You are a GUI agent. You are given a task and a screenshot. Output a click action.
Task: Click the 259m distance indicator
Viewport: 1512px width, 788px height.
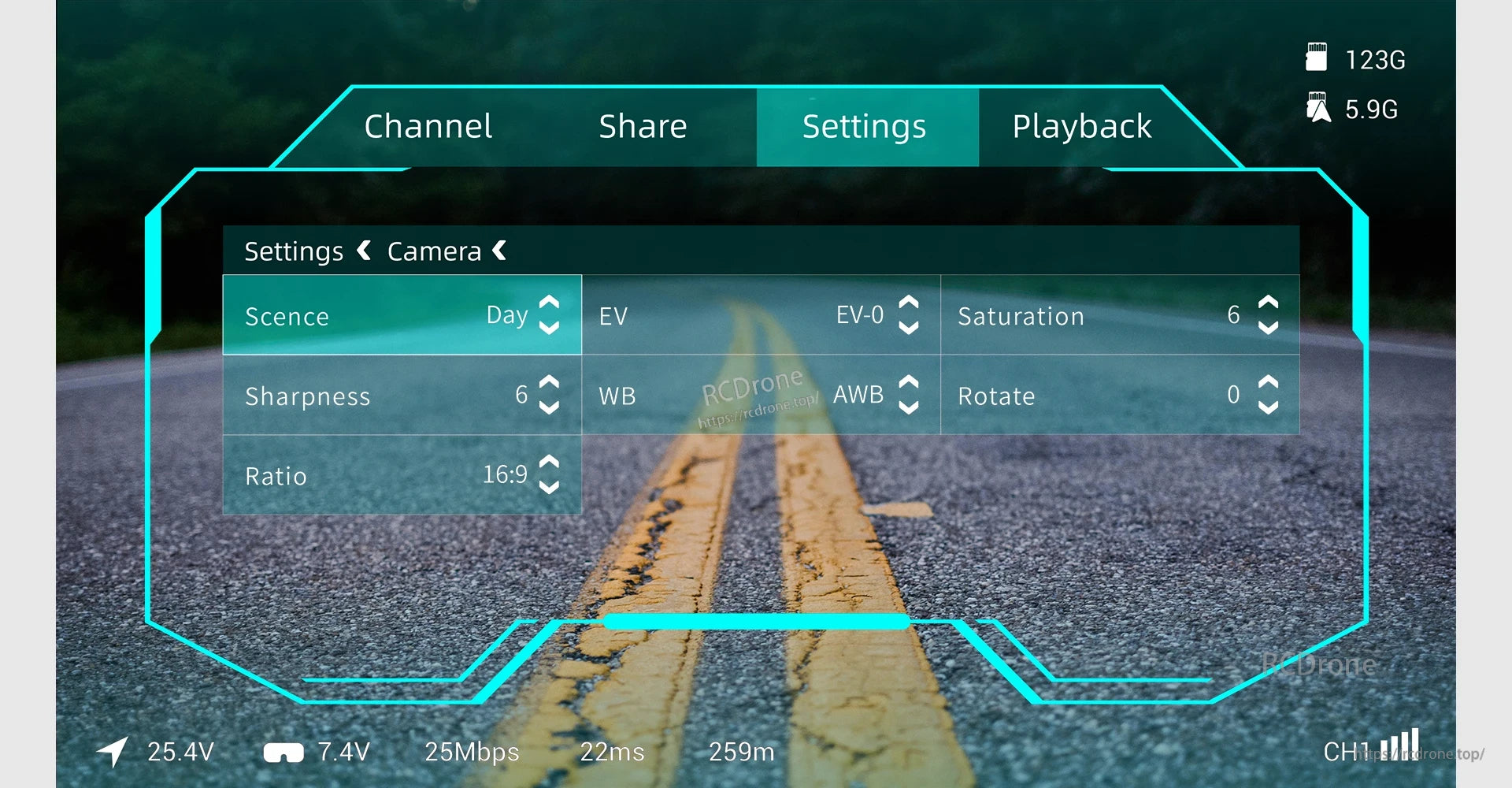click(740, 753)
